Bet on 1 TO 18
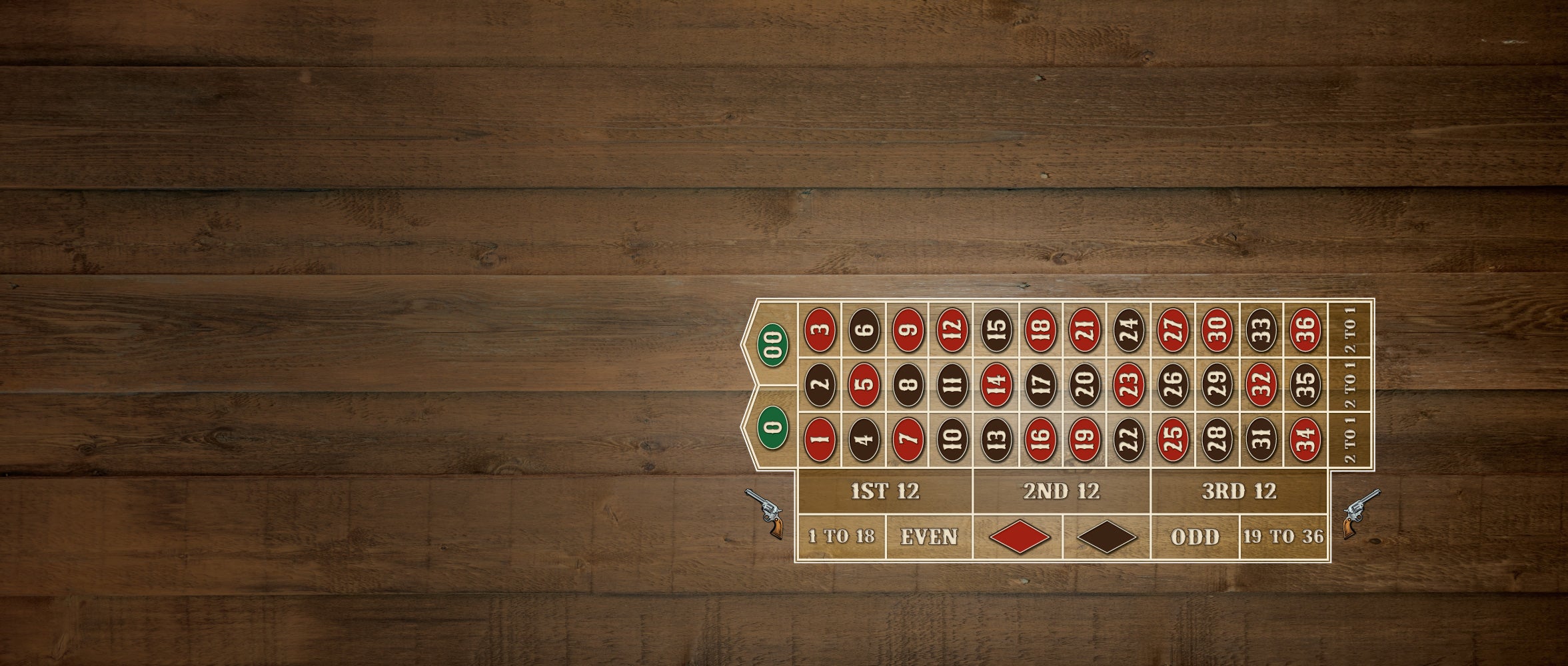1568x666 pixels. 841,537
